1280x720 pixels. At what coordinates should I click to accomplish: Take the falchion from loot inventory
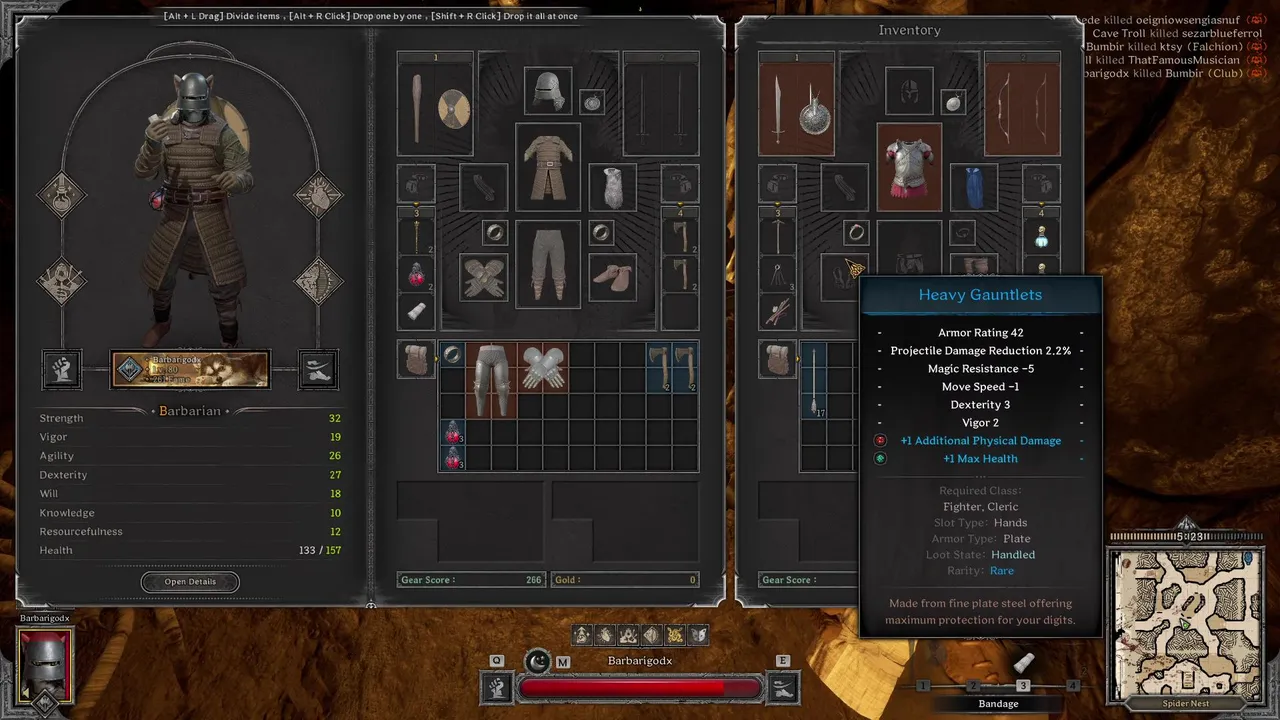(x=777, y=108)
